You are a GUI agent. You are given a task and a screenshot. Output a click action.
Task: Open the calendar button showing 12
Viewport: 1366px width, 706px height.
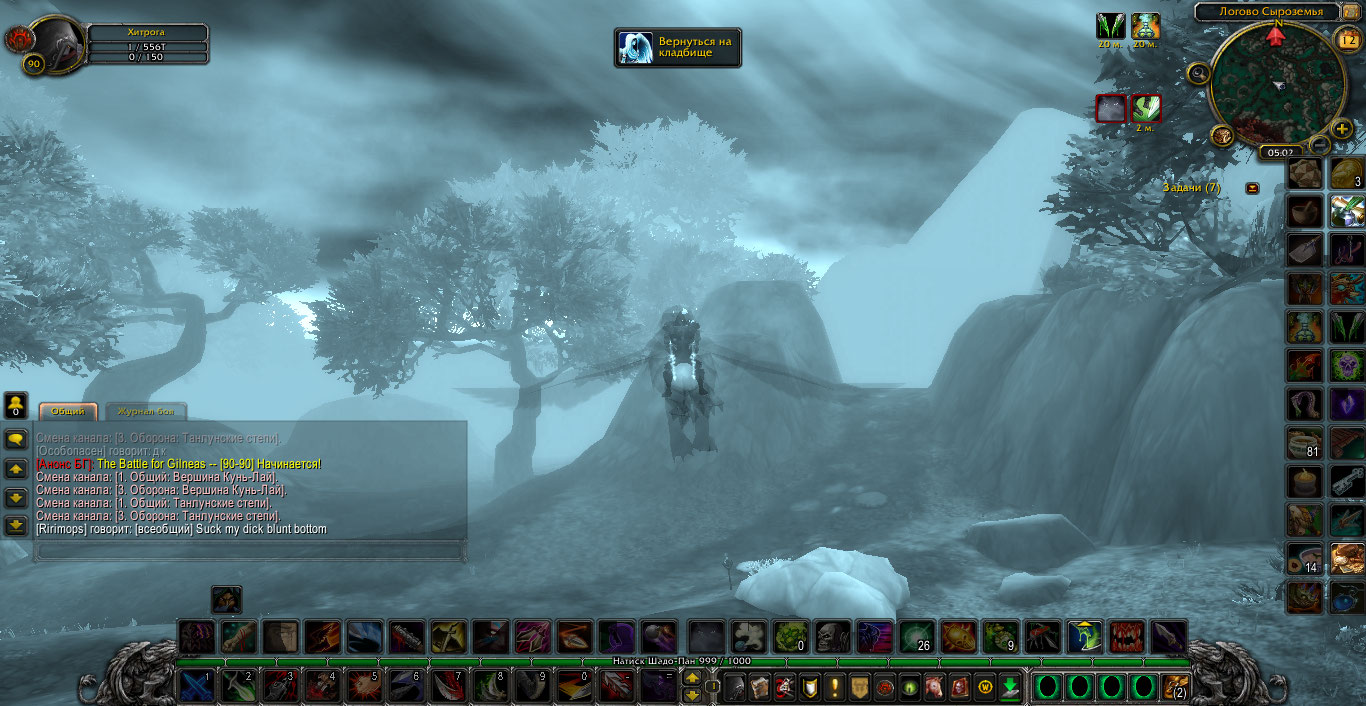click(x=1348, y=41)
